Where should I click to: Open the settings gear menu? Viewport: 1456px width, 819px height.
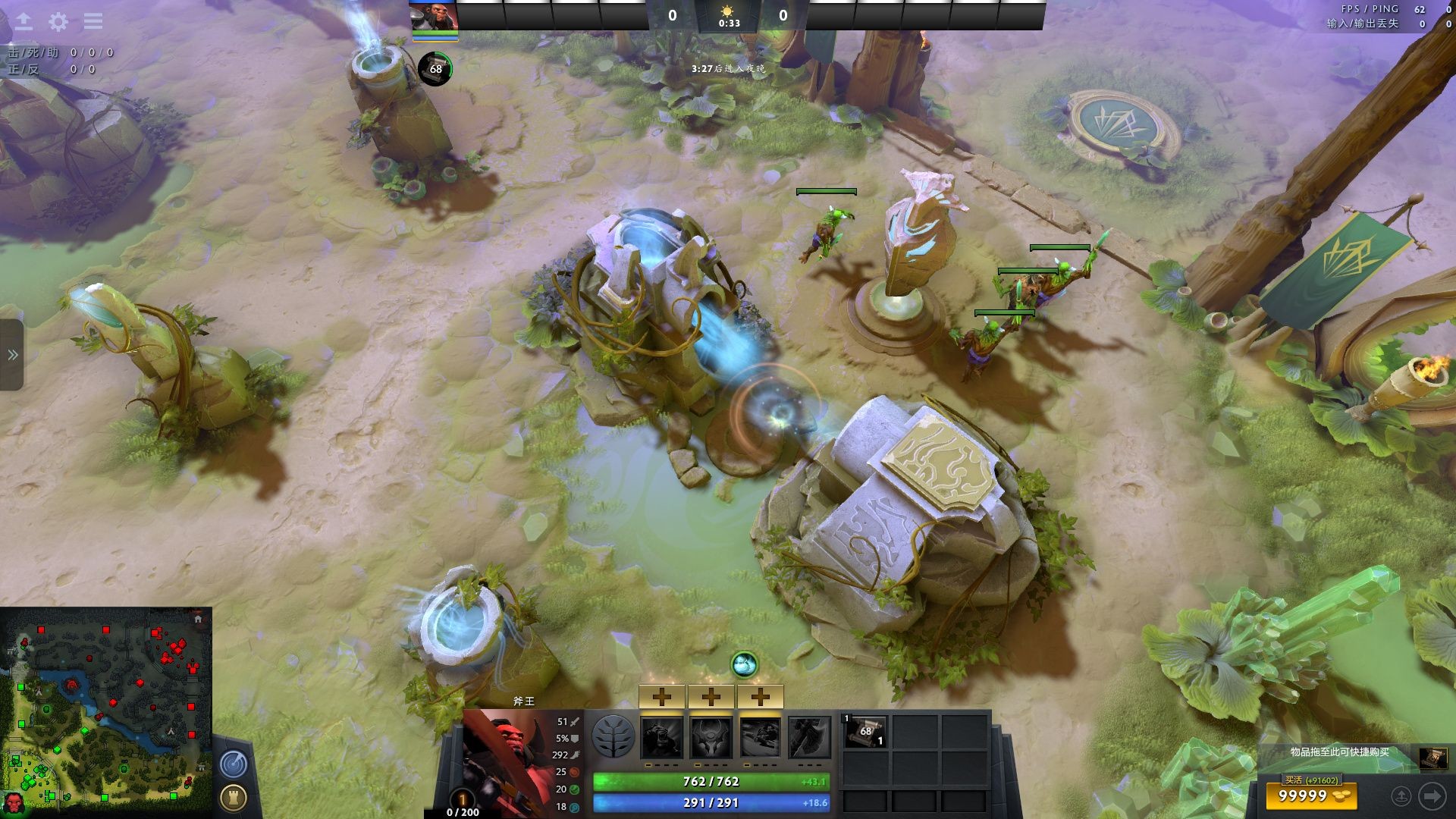click(58, 22)
